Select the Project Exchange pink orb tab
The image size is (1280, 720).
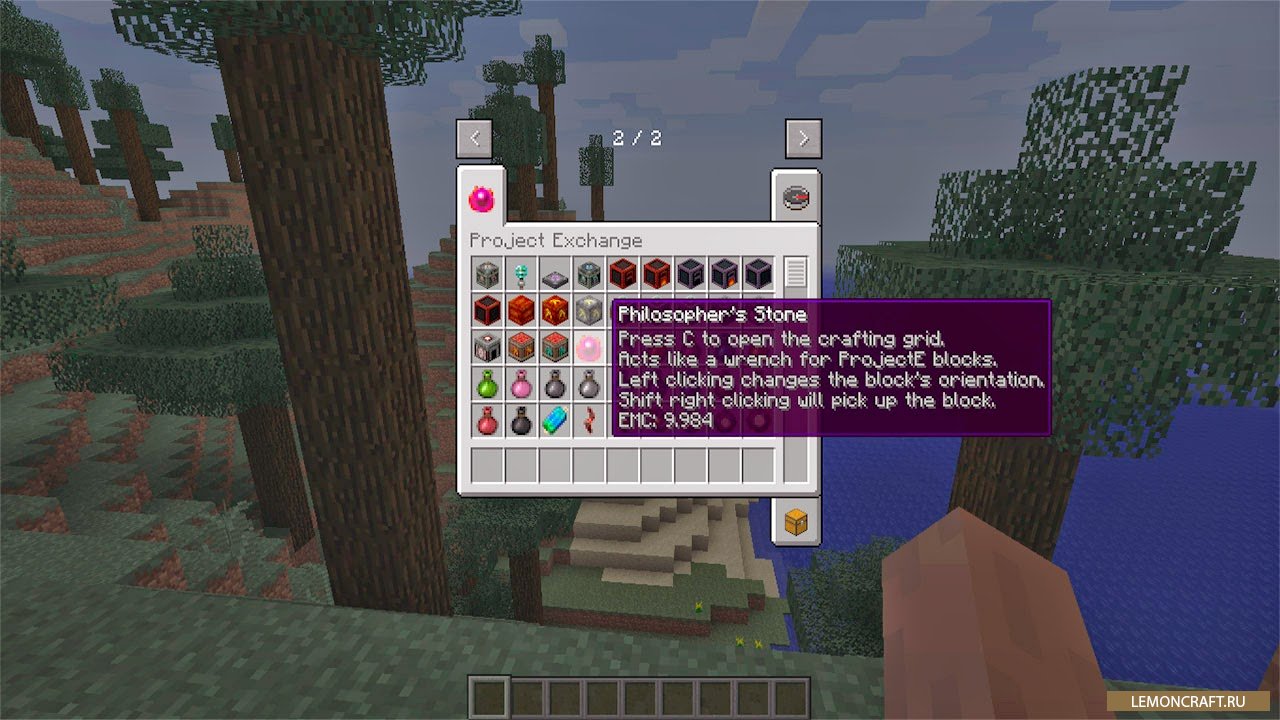pyautogui.click(x=481, y=198)
